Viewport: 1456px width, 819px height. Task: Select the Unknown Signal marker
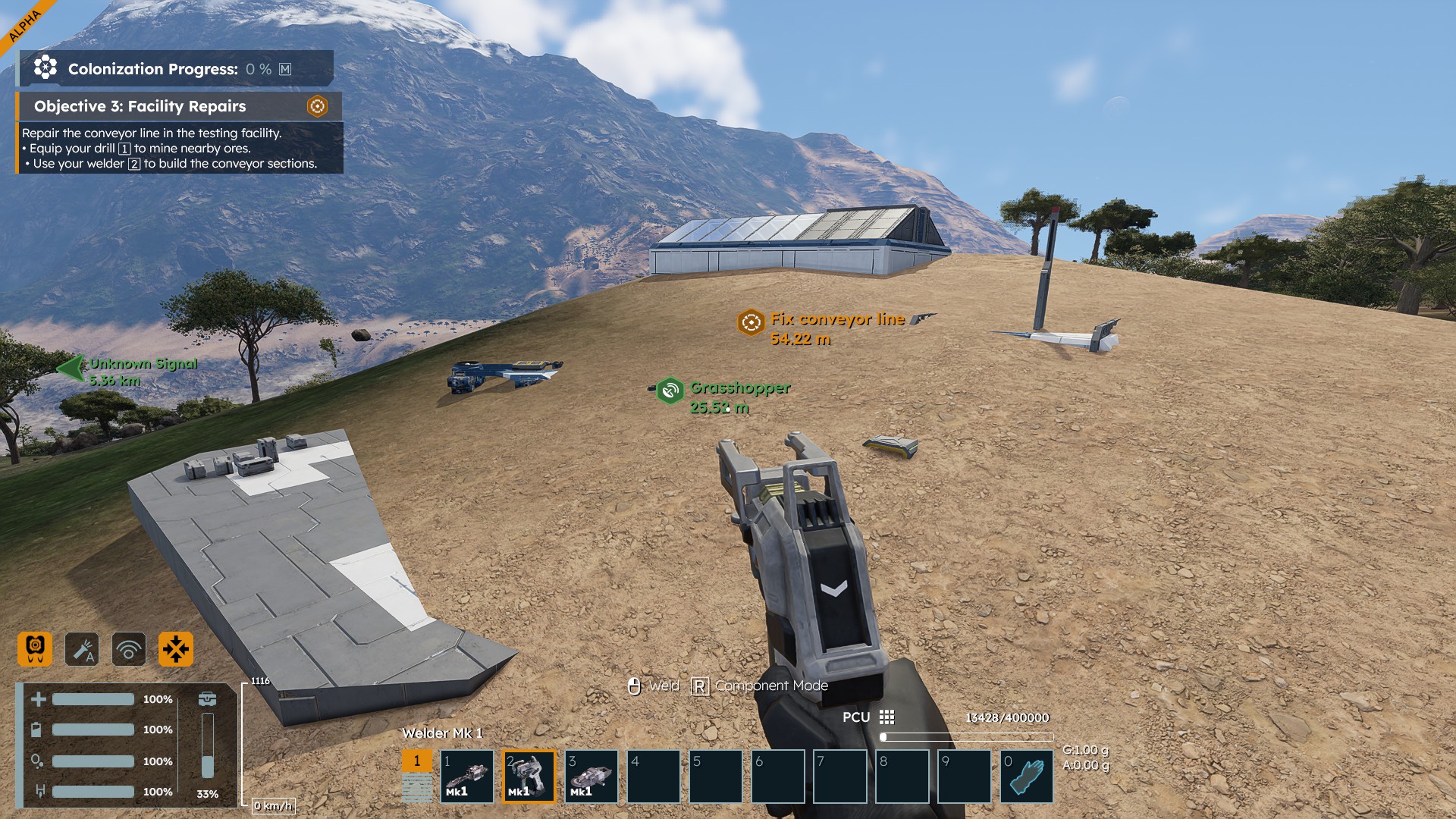pyautogui.click(x=72, y=369)
